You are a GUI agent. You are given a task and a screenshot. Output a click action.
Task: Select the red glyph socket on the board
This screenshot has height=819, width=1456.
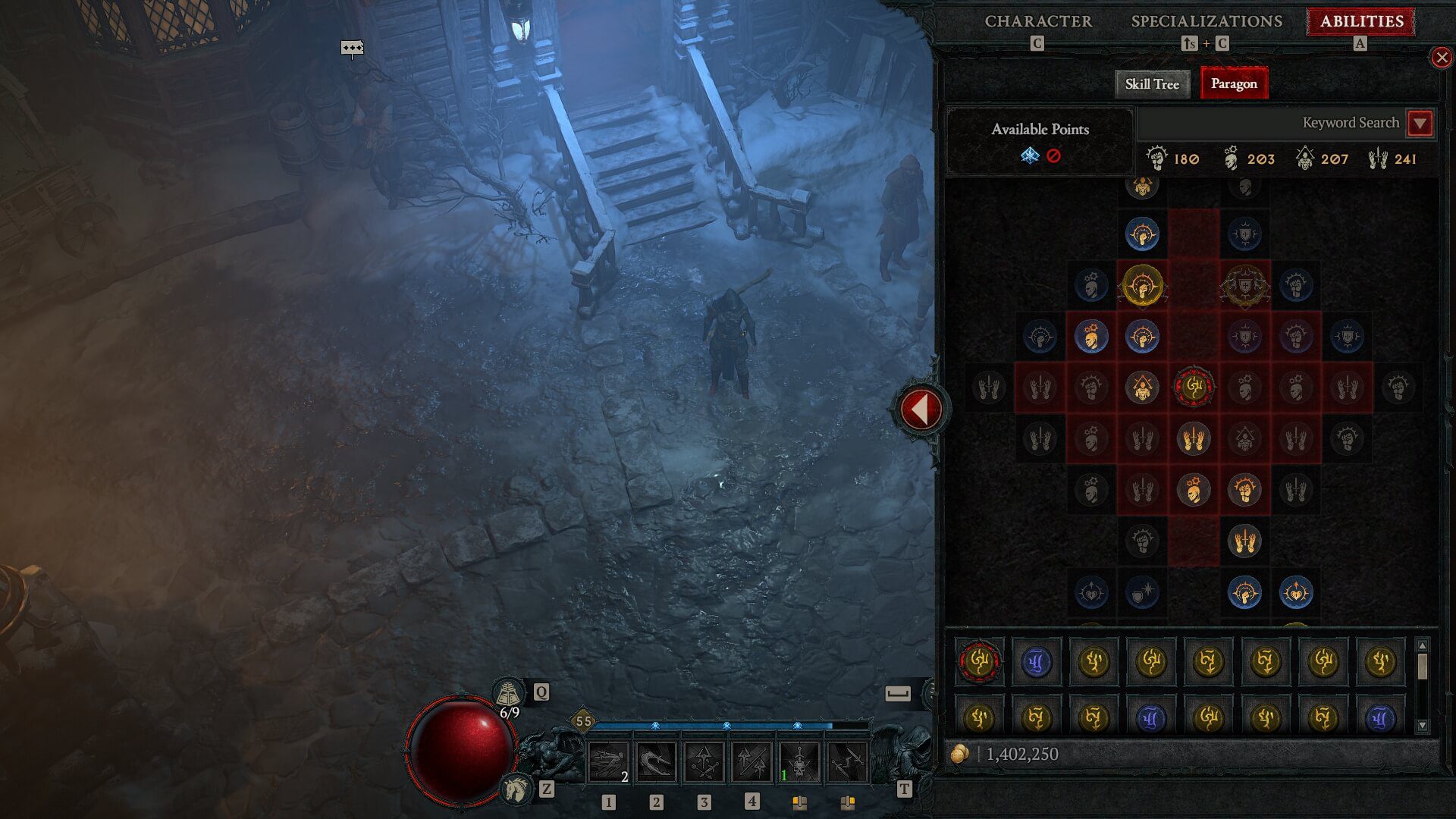click(1194, 387)
